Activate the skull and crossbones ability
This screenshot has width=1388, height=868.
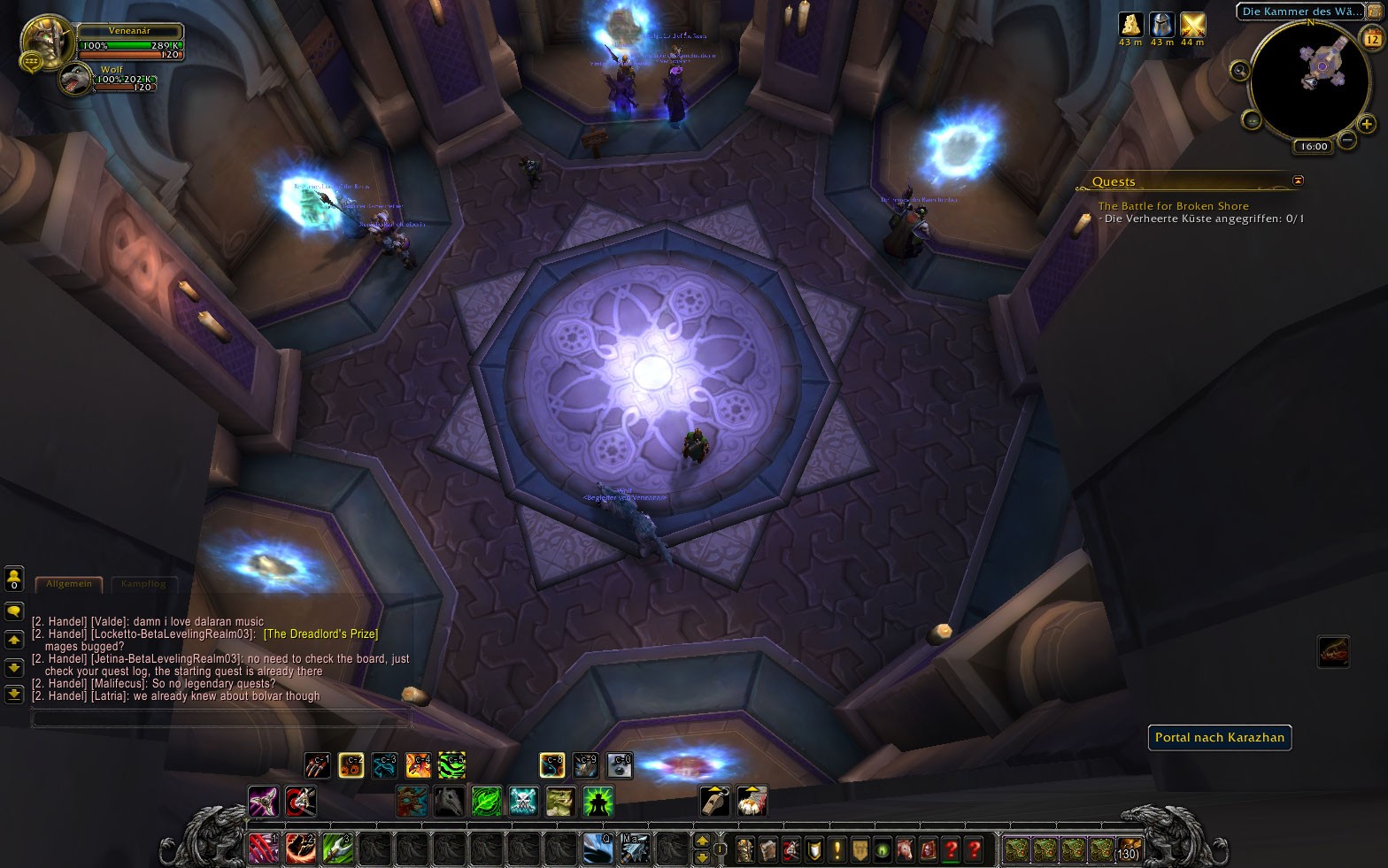click(x=523, y=802)
